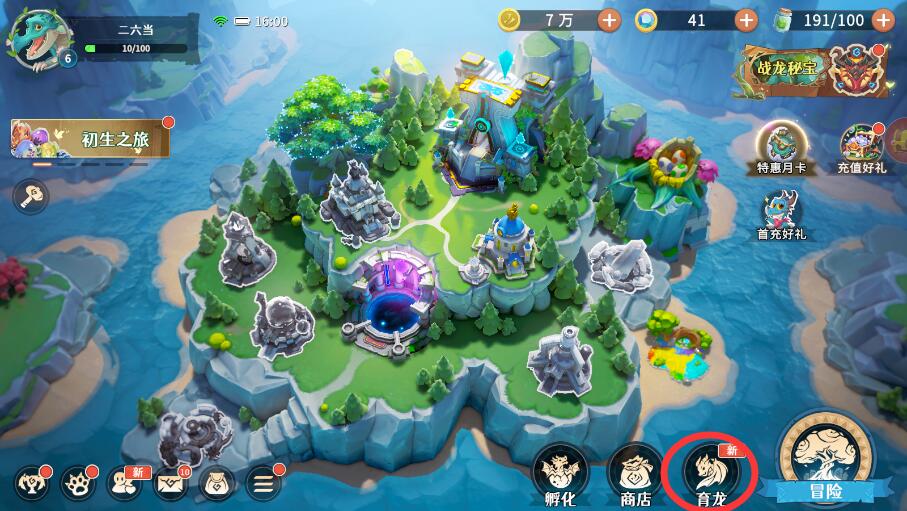Image resolution: width=907 pixels, height=511 pixels.
Task: Click the player dragon avatar portrait
Action: pyautogui.click(x=34, y=40)
